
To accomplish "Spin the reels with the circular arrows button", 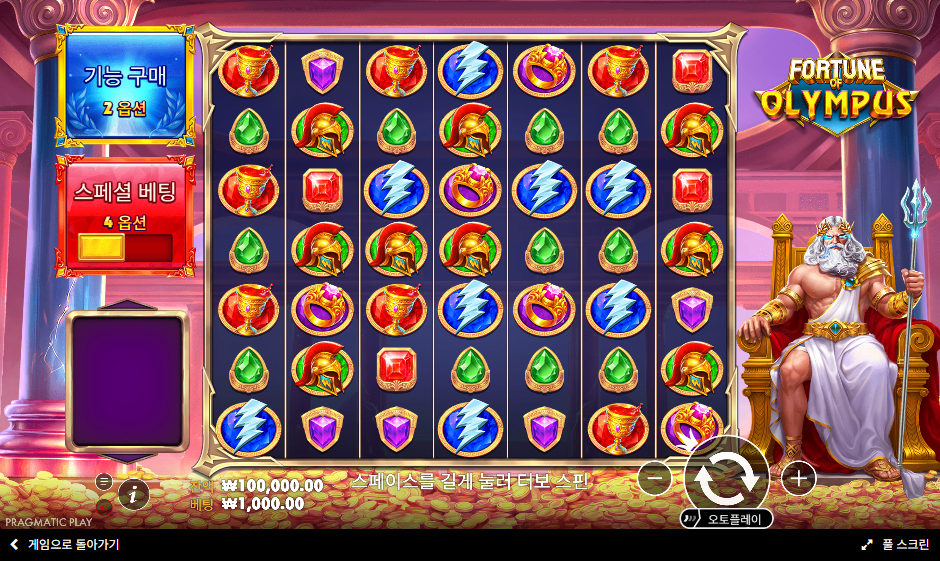I will coord(727,478).
